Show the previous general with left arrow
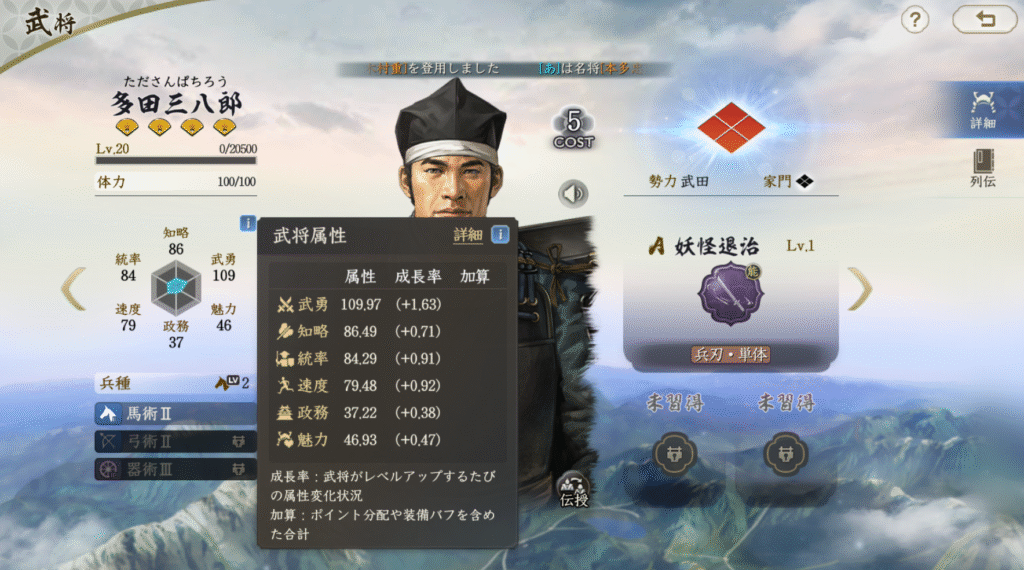The height and width of the screenshot is (570, 1024). coord(73,288)
